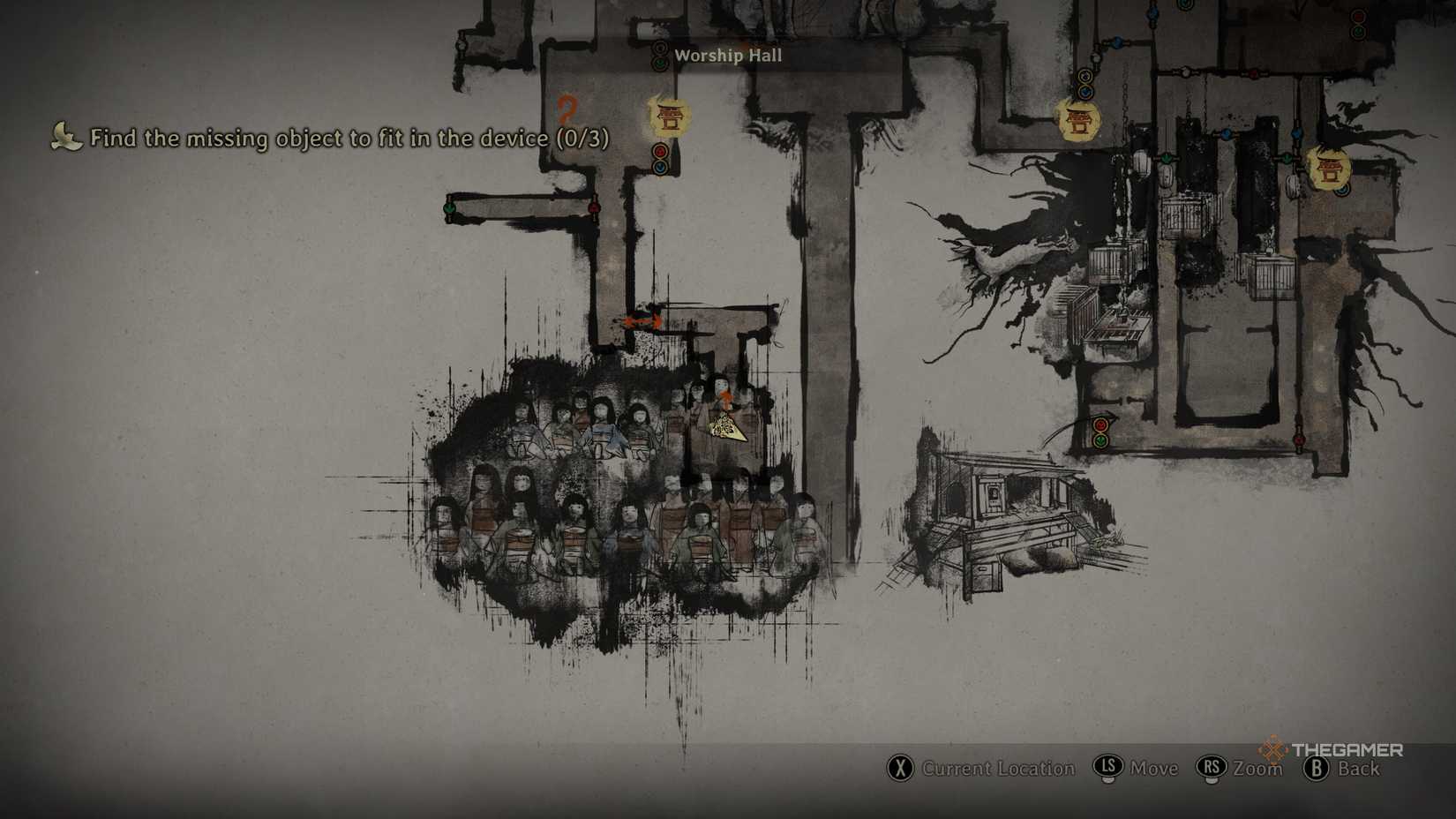Select the Worship Hall area label
This screenshot has width=1456, height=819.
pyautogui.click(x=728, y=56)
